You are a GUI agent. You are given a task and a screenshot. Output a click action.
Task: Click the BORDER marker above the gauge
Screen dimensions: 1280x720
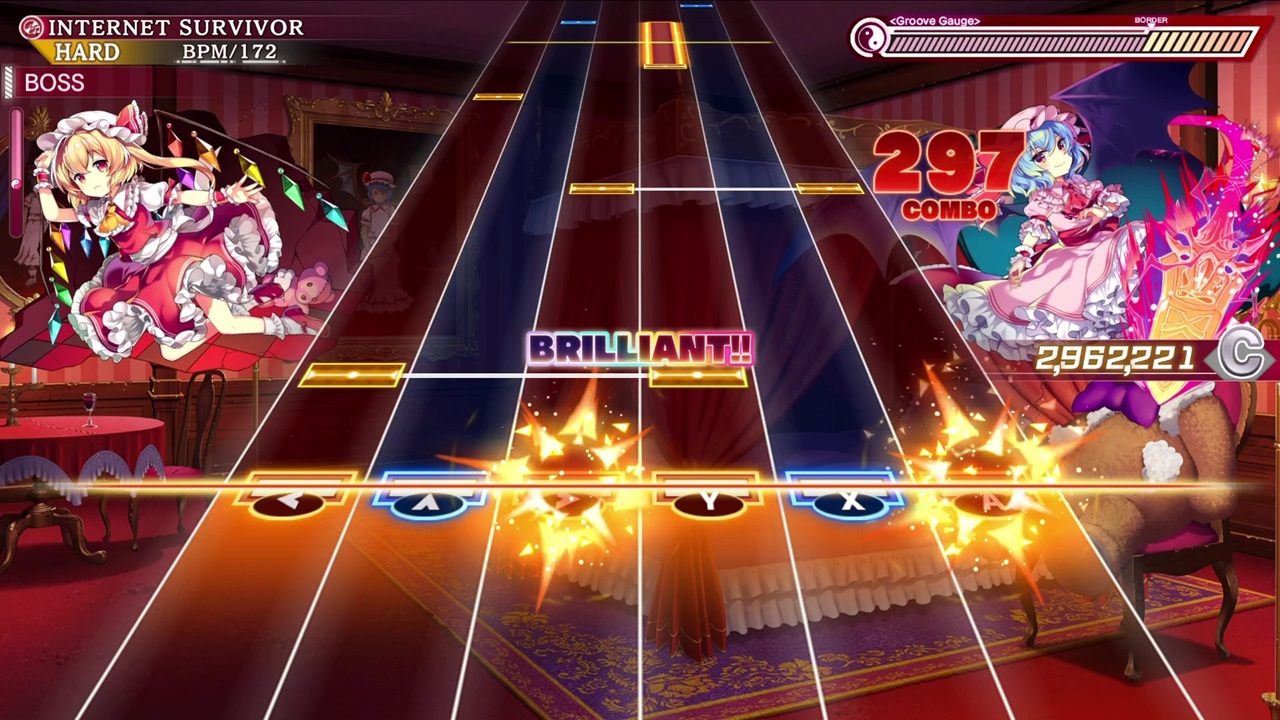coord(1150,20)
